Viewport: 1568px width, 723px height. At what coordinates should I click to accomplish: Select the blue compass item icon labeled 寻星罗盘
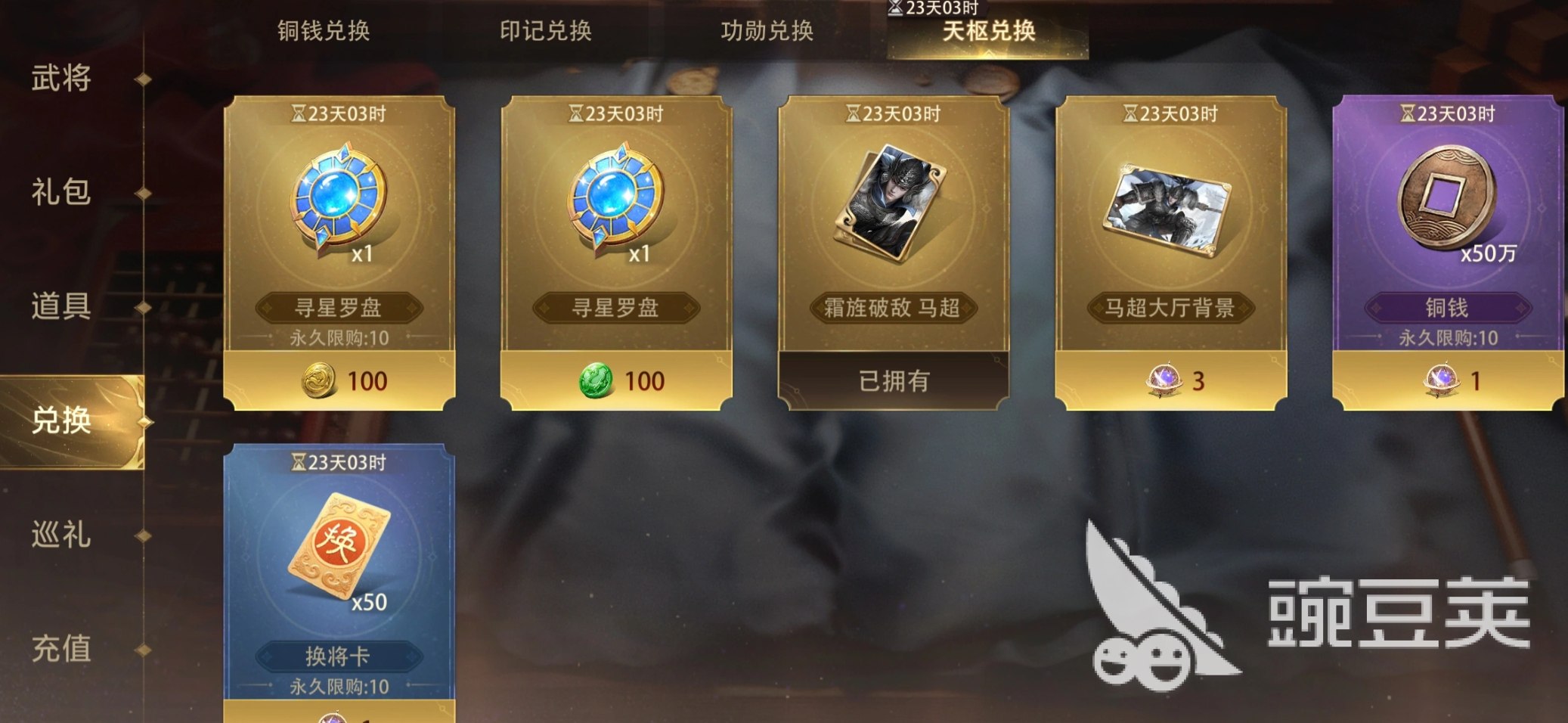point(336,200)
